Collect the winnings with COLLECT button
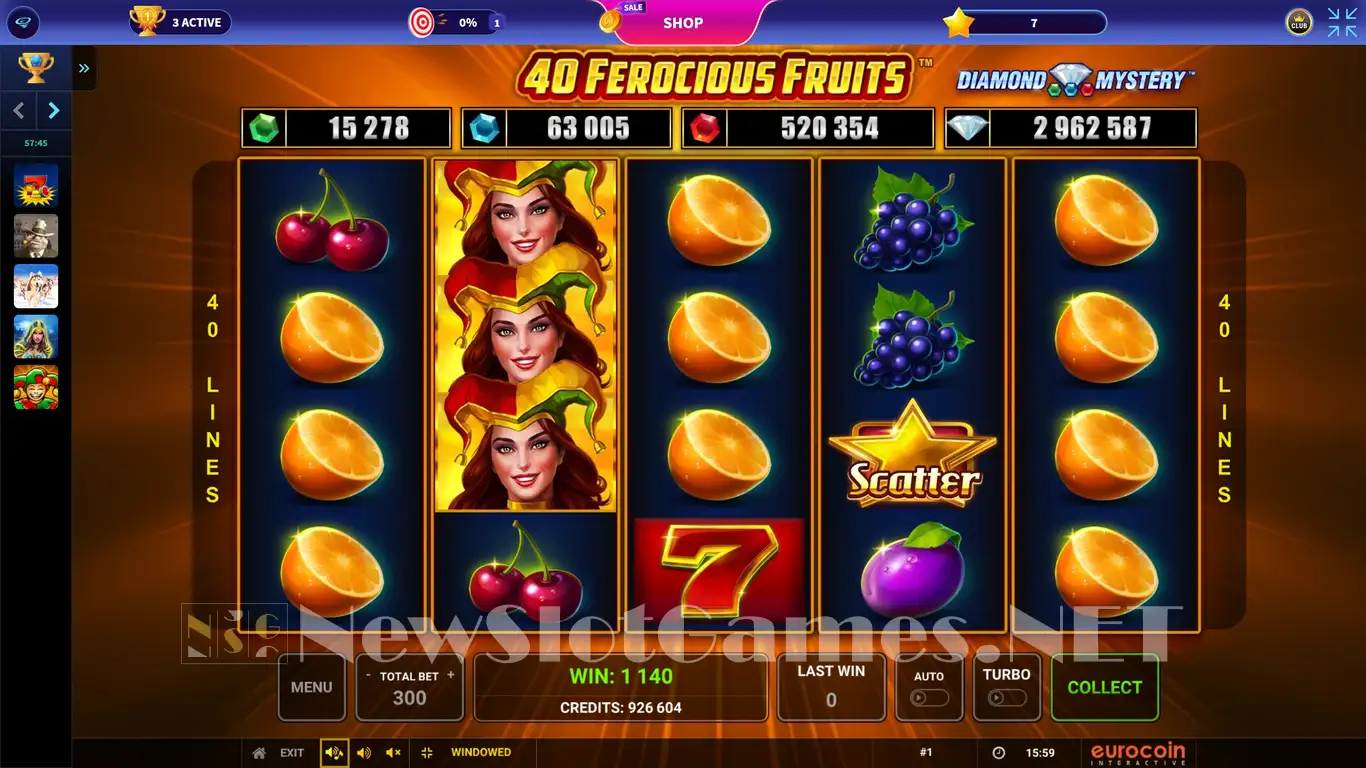Viewport: 1366px width, 768px height. click(1104, 687)
